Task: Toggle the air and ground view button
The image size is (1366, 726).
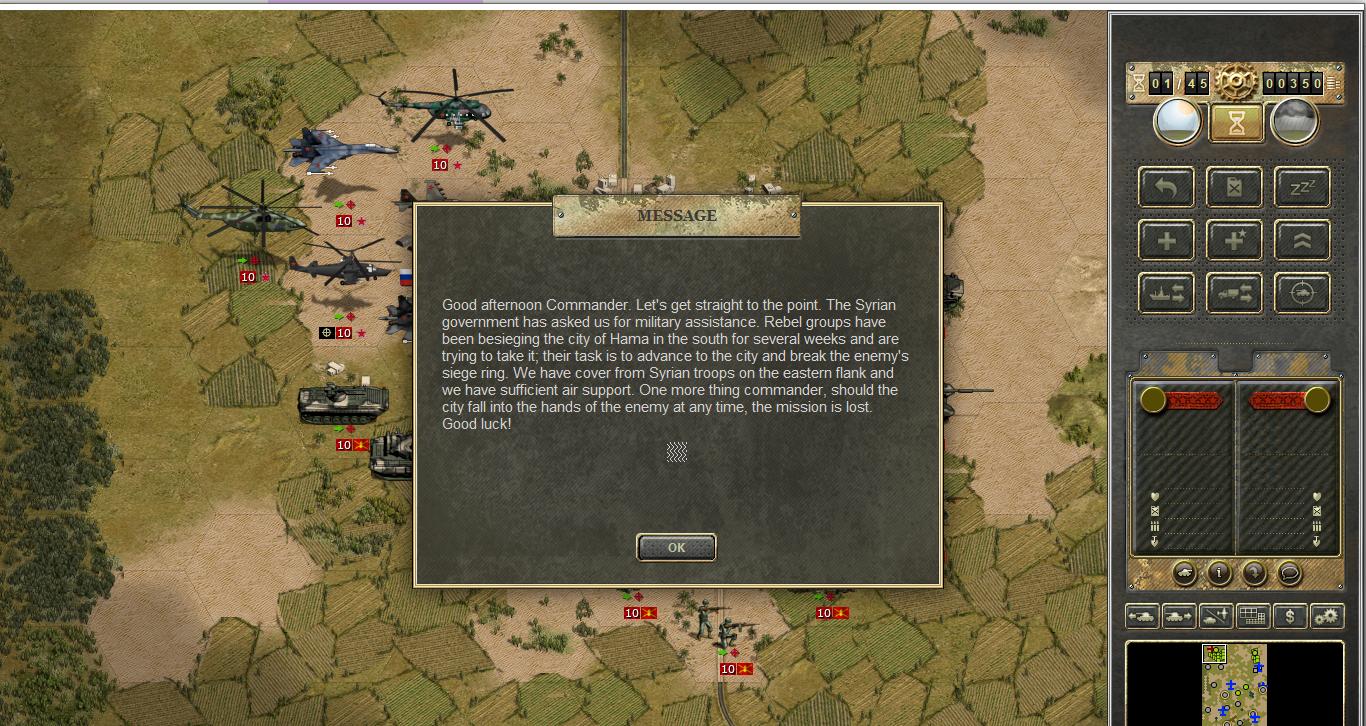Action: tap(1216, 616)
